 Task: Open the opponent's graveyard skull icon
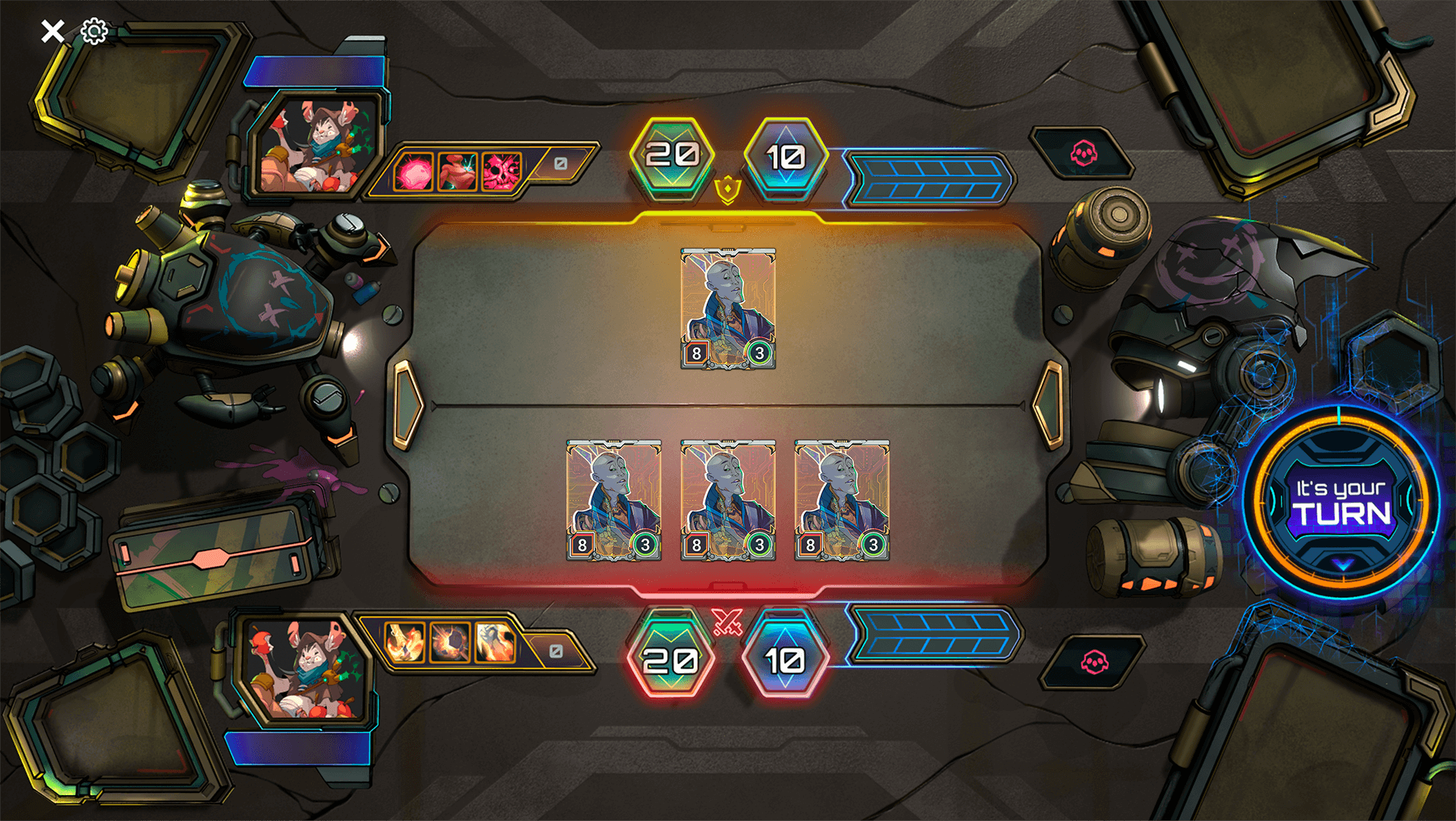point(1083,151)
